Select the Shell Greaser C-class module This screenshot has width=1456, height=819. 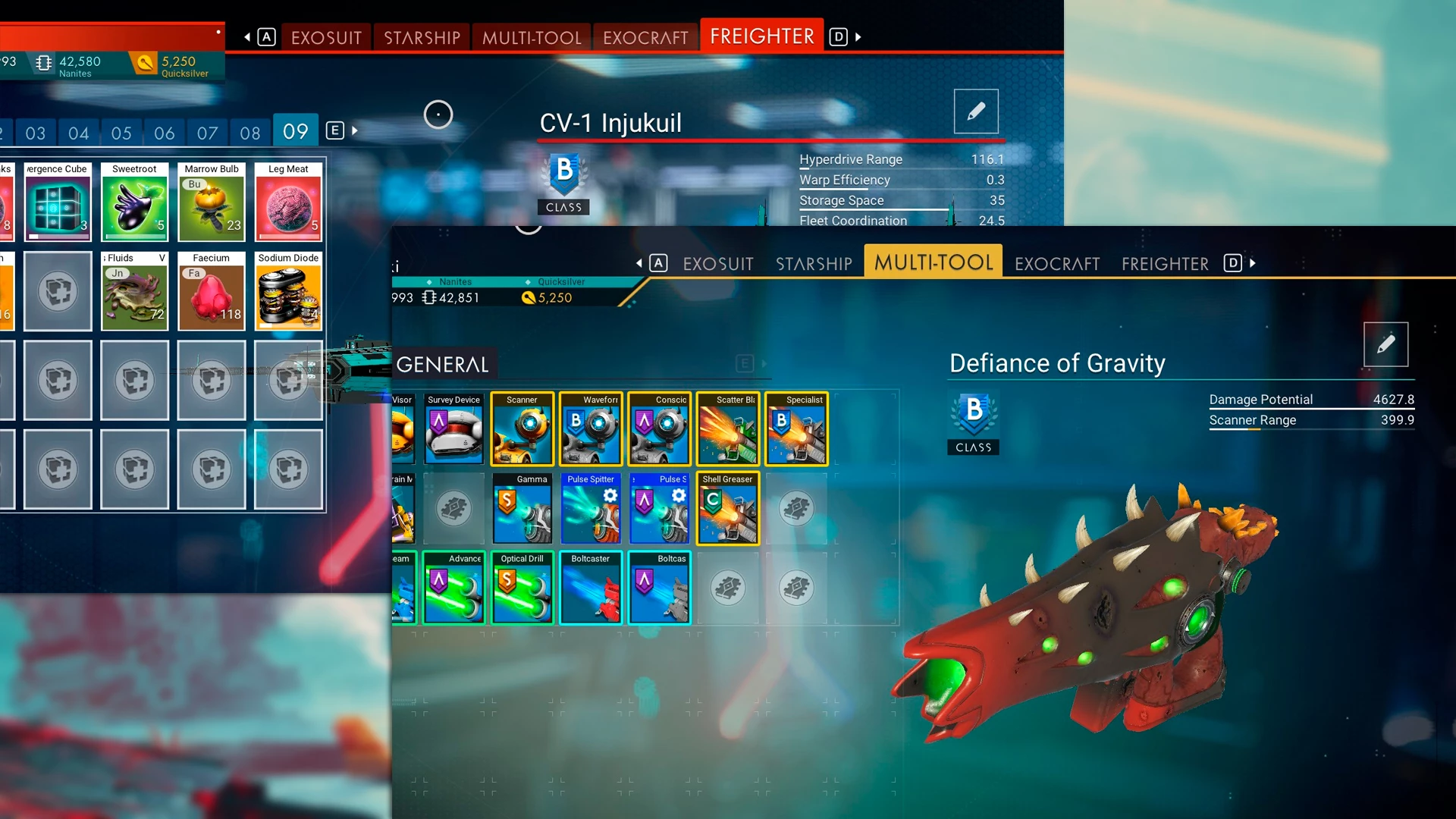click(x=728, y=508)
